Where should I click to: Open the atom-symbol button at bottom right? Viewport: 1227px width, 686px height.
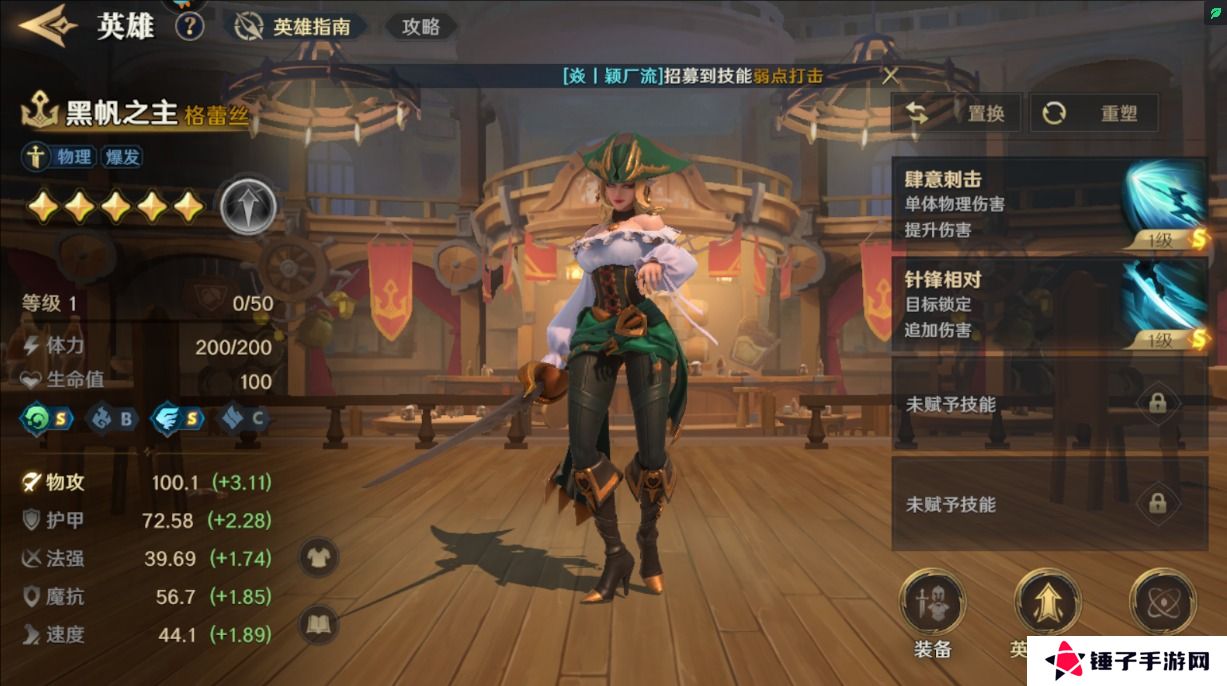click(1161, 603)
